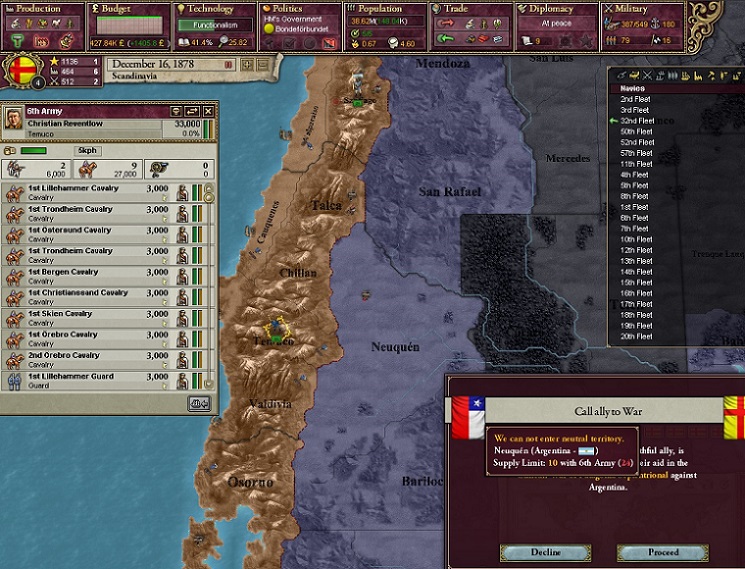Increase game speed with plus button

[x=248, y=64]
